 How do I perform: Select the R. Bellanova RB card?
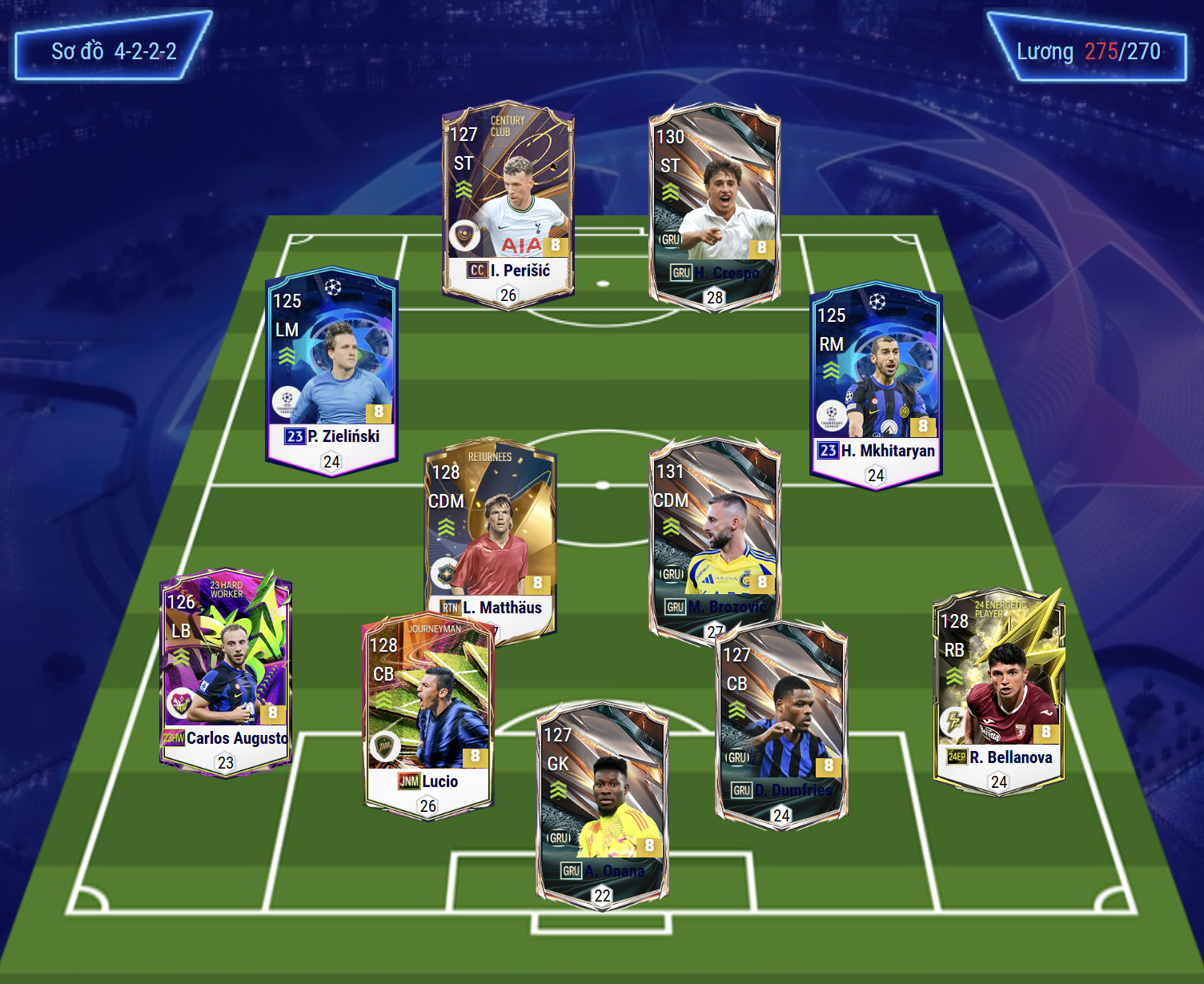(x=999, y=690)
